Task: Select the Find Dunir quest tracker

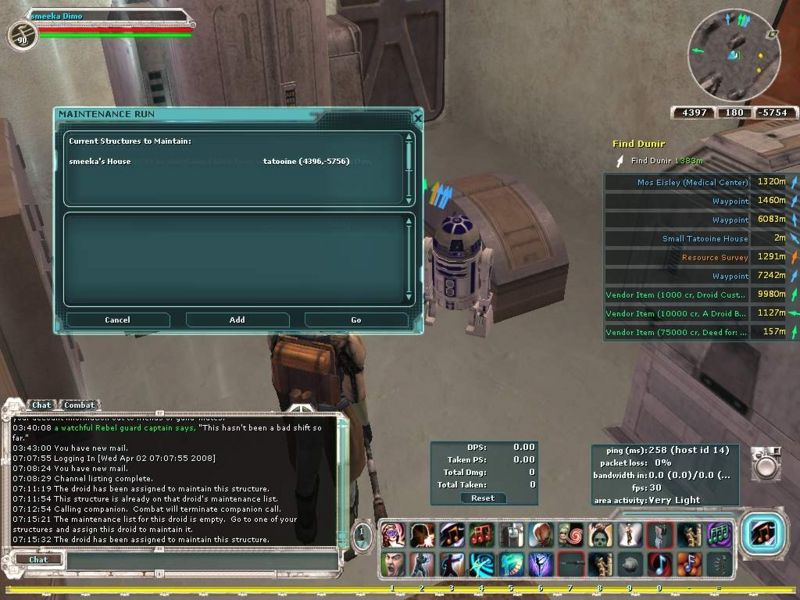Action: point(639,145)
